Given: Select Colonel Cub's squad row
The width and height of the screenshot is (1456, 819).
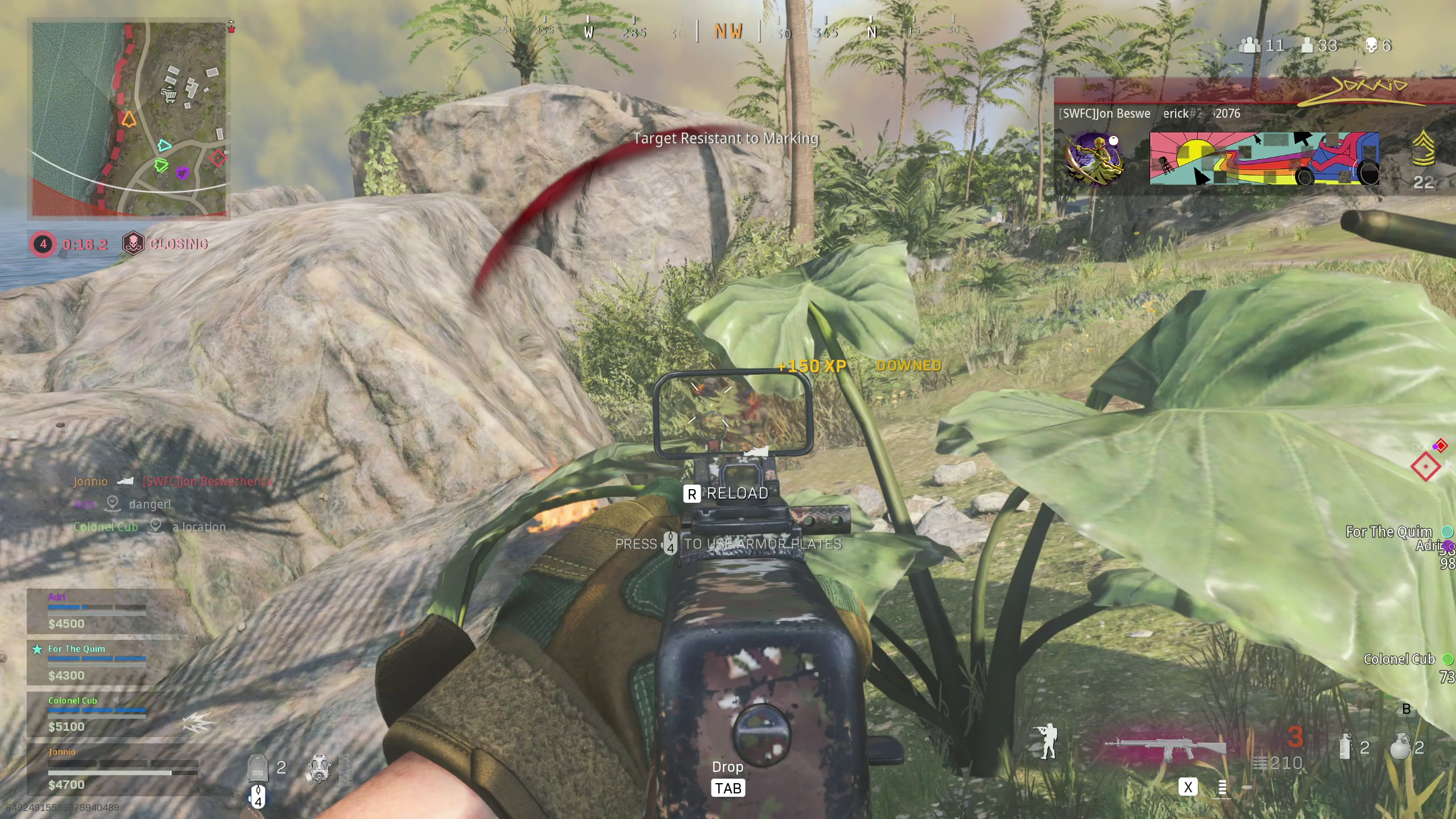Looking at the screenshot, I should (x=97, y=713).
